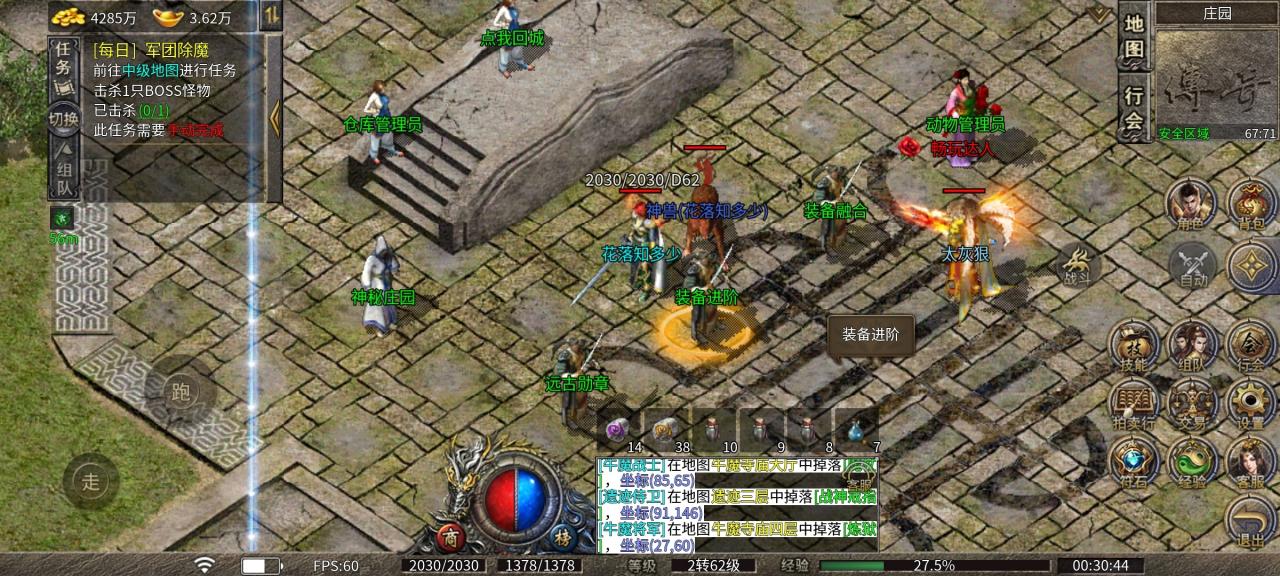Viewport: 1280px width, 576px height.
Task: Open the 交易 trade menu
Action: coord(1192,405)
